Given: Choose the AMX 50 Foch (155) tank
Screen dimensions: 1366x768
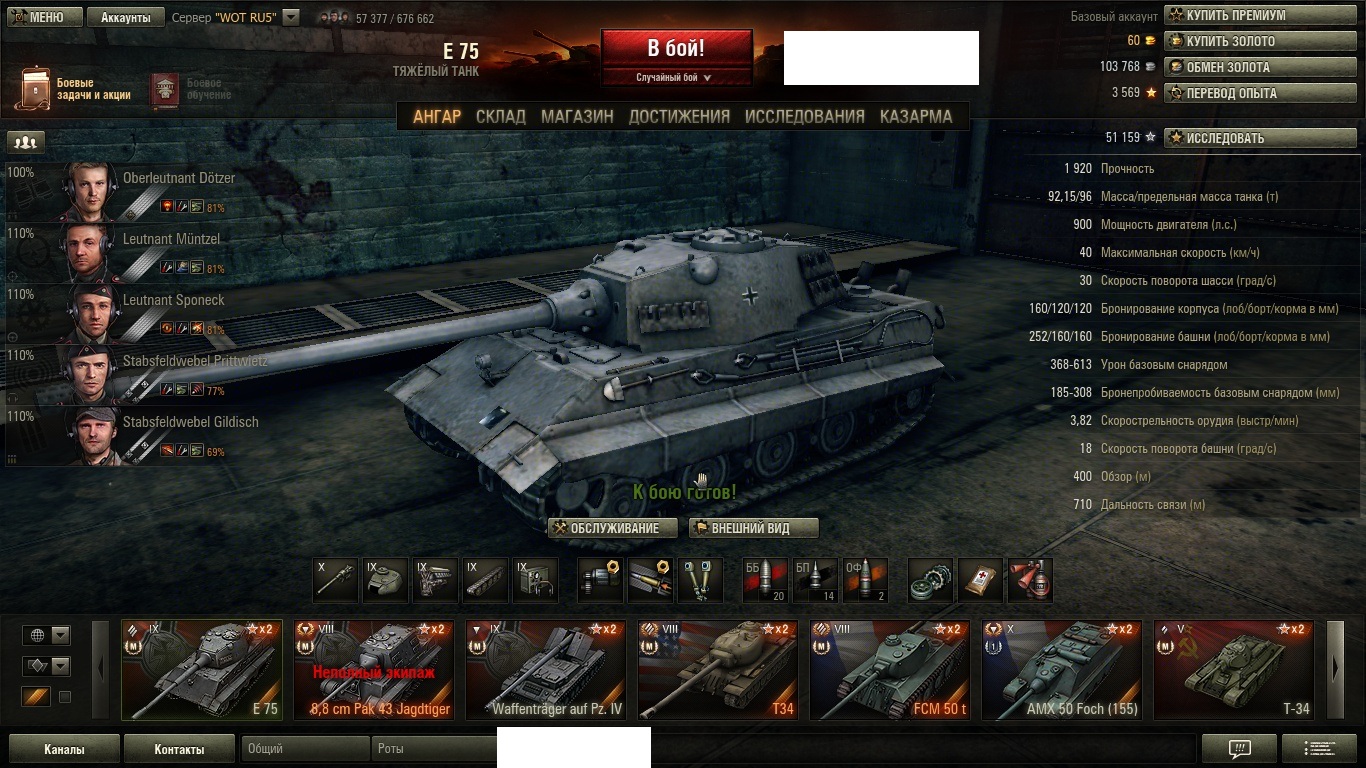Looking at the screenshot, I should point(1061,670).
